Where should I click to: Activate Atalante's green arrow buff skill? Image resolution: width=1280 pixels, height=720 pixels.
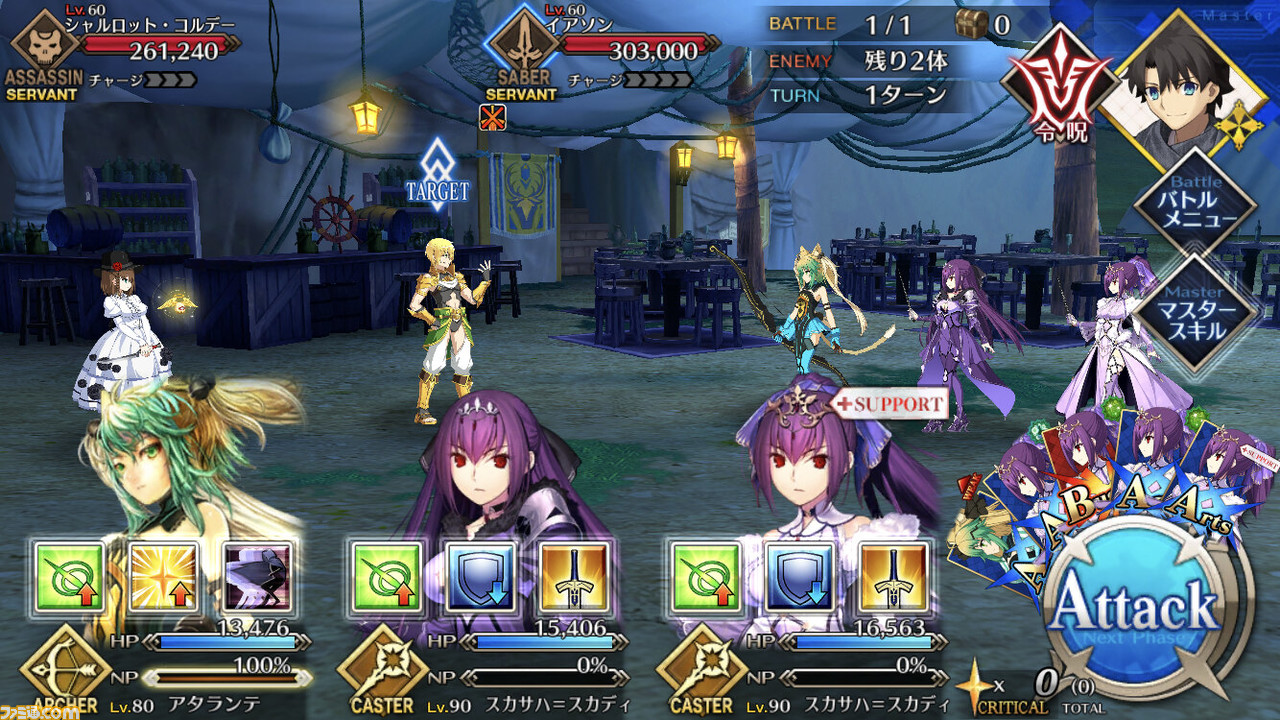pos(70,577)
